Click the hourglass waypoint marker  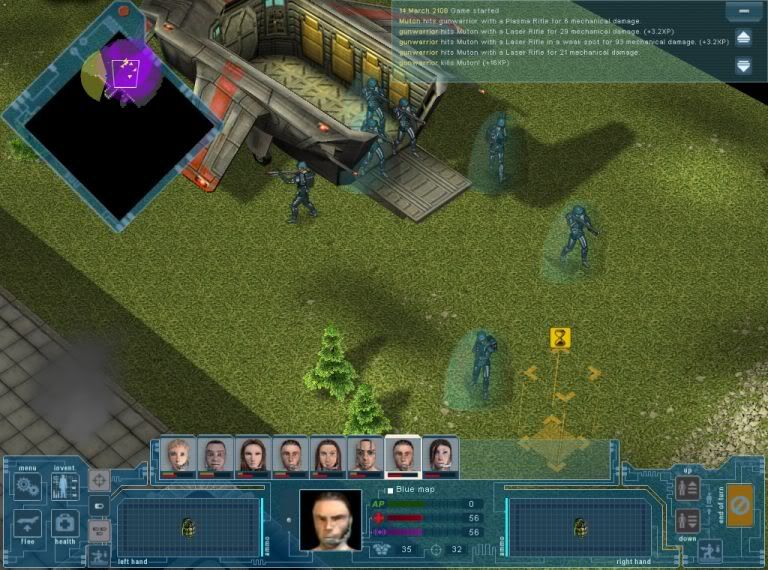click(560, 339)
